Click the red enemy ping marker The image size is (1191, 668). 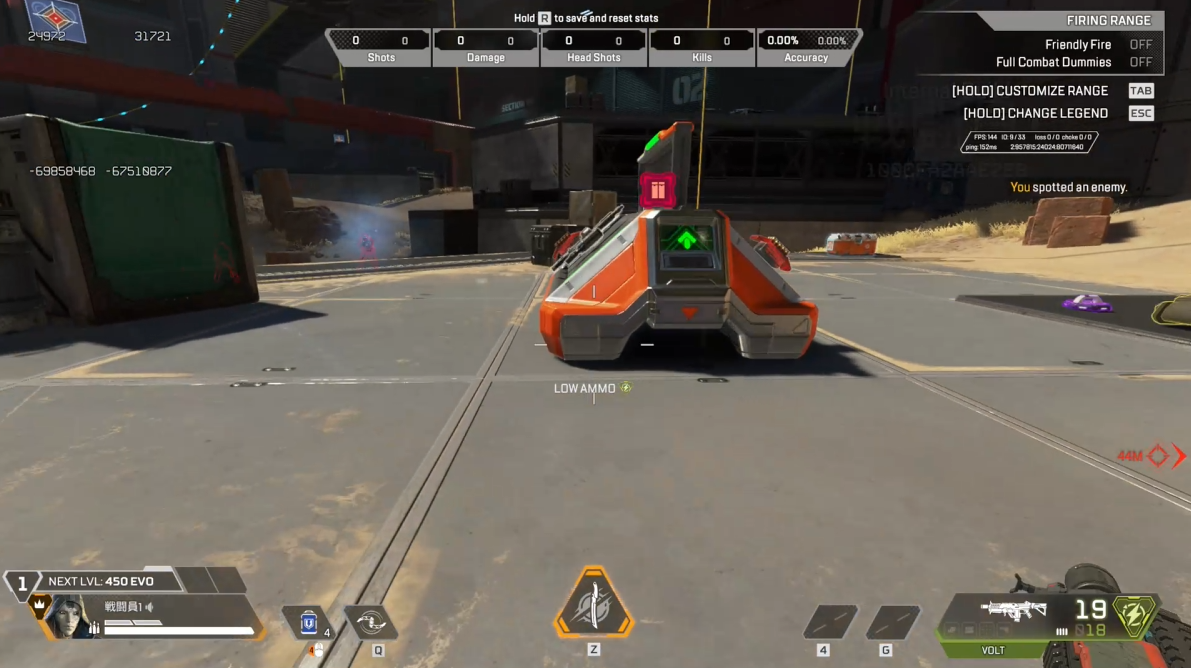pos(1158,456)
